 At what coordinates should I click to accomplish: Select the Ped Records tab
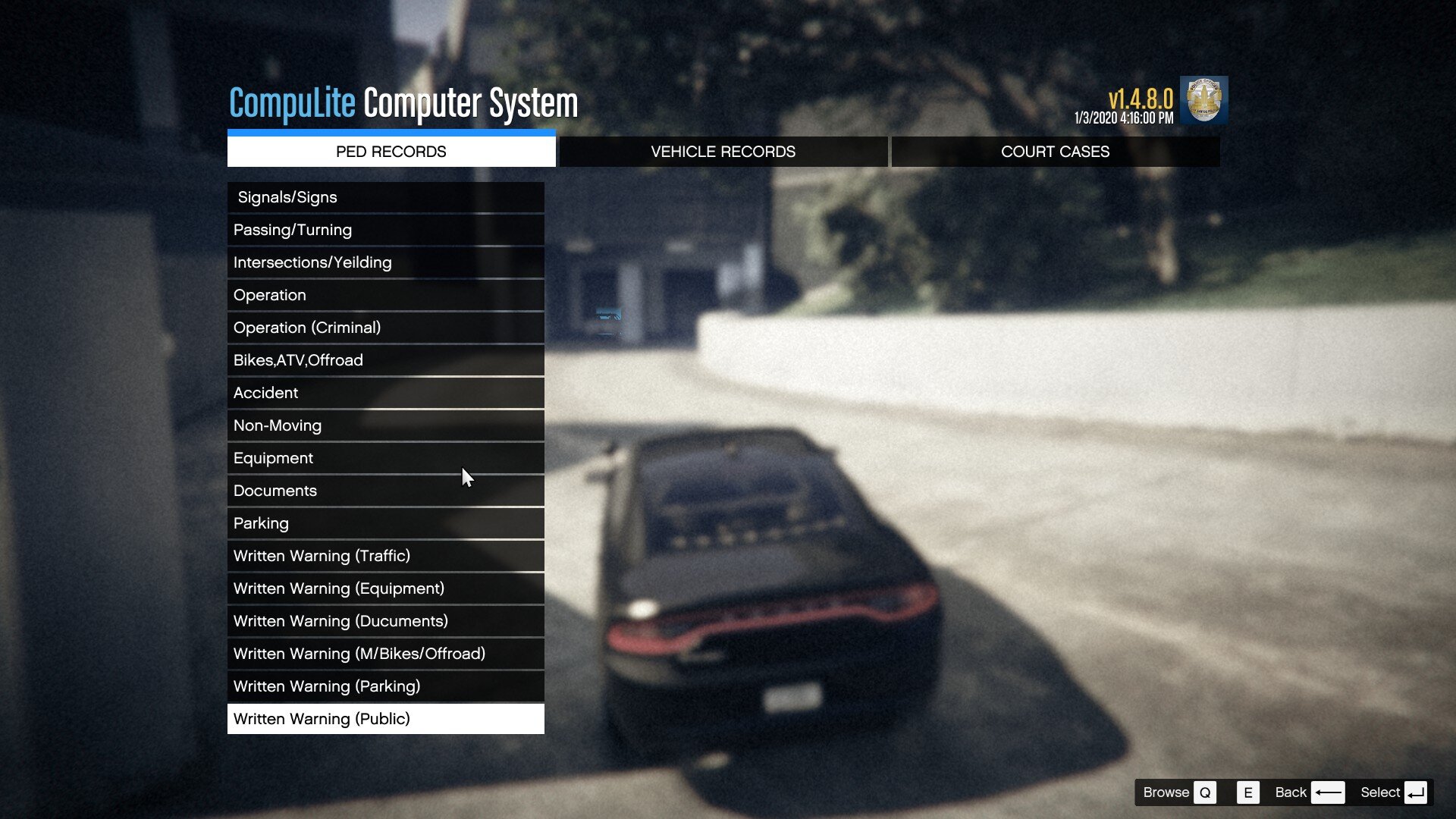tap(391, 152)
